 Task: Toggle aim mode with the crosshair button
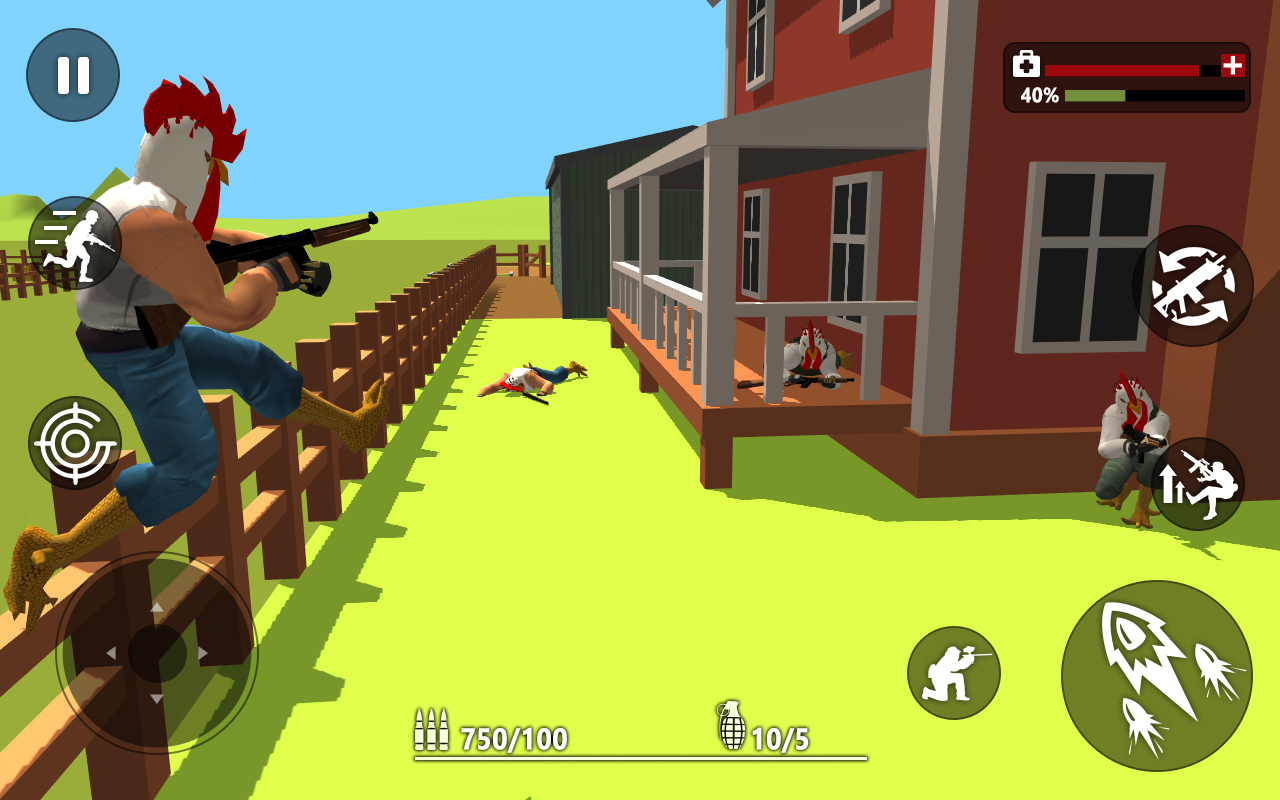pyautogui.click(x=75, y=440)
